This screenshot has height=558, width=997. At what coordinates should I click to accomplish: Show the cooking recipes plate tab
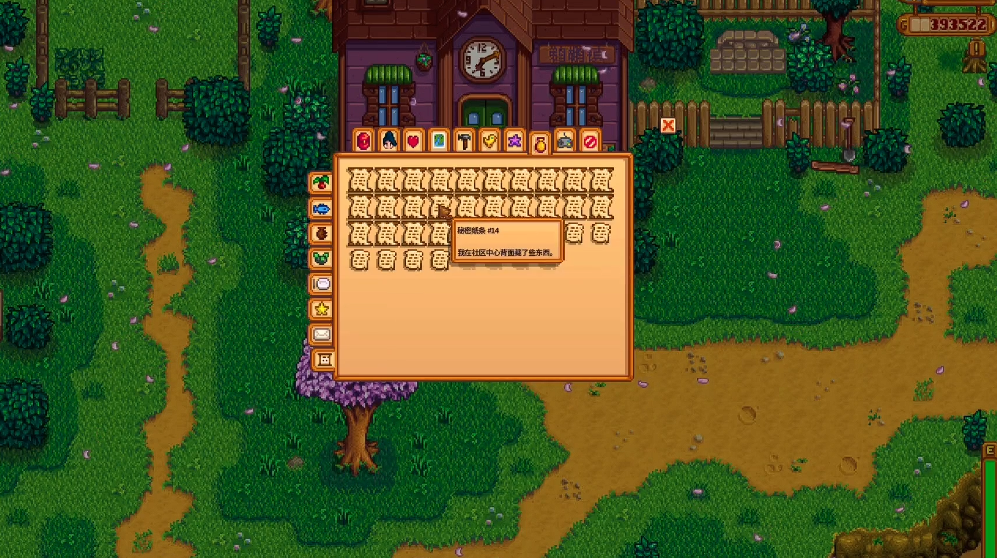321,284
